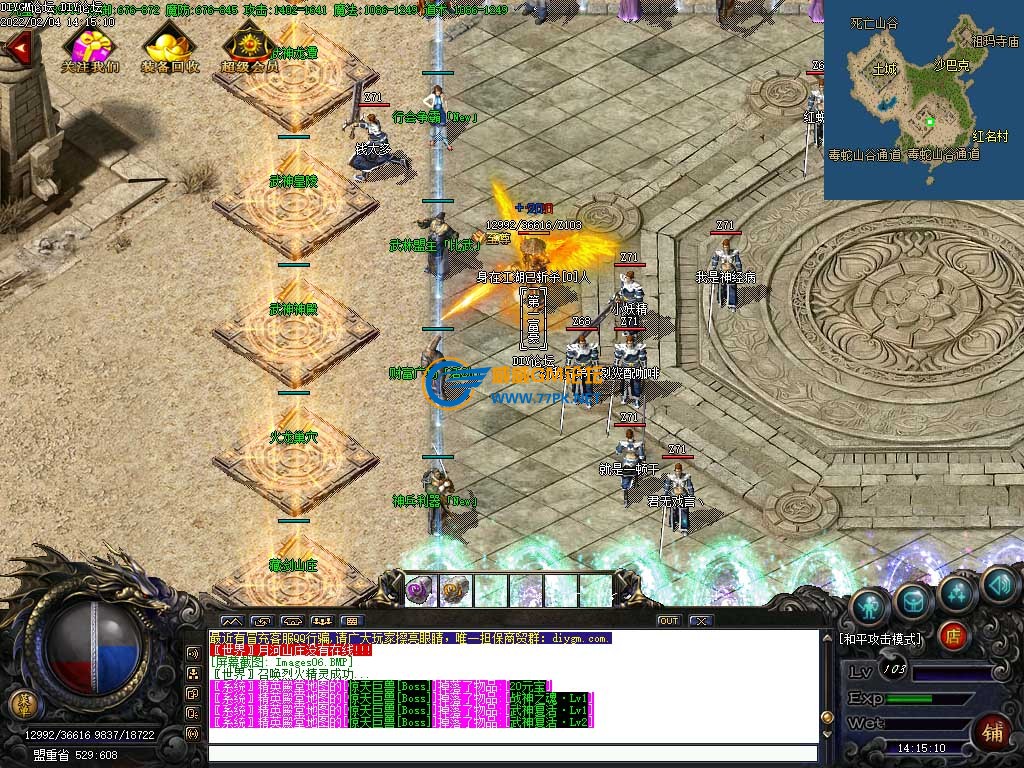Image resolution: width=1024 pixels, height=768 pixels.
Task: Close the game using the X button
Action: pyautogui.click(x=701, y=621)
